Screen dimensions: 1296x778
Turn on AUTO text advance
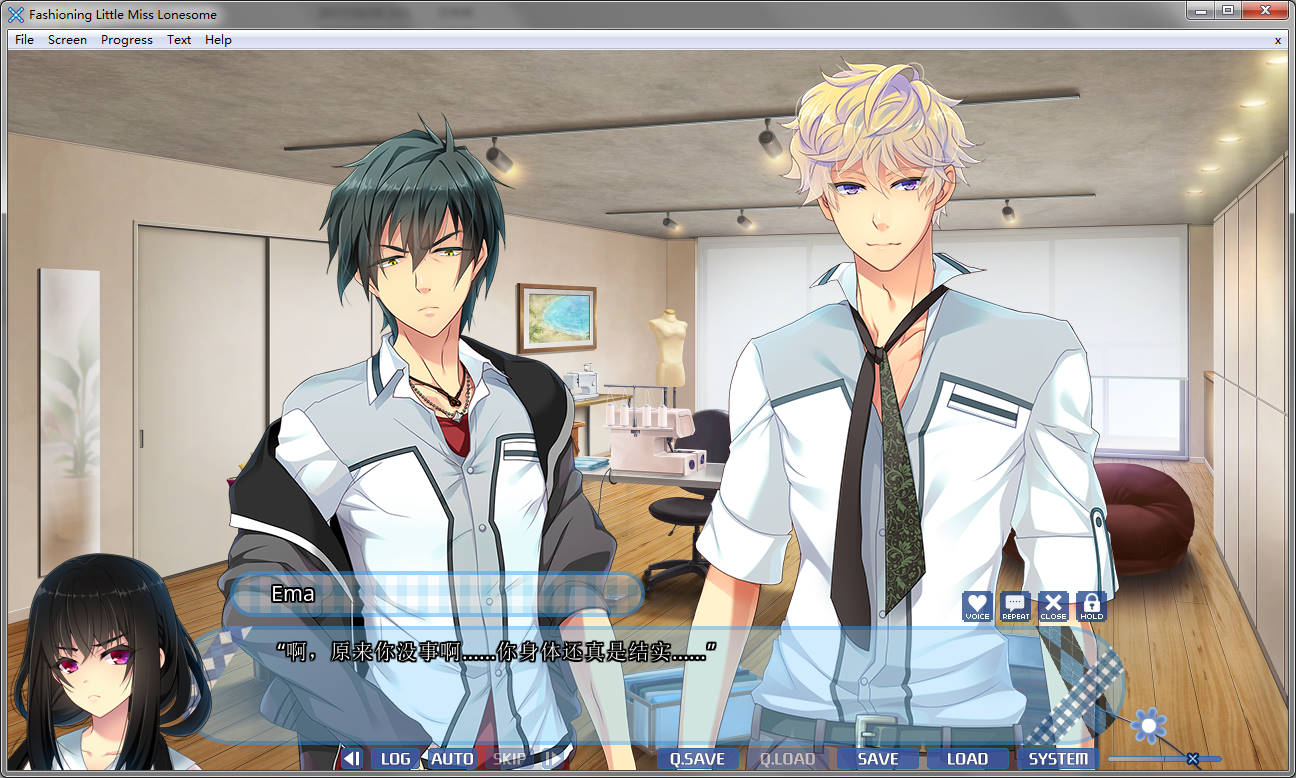pos(452,758)
